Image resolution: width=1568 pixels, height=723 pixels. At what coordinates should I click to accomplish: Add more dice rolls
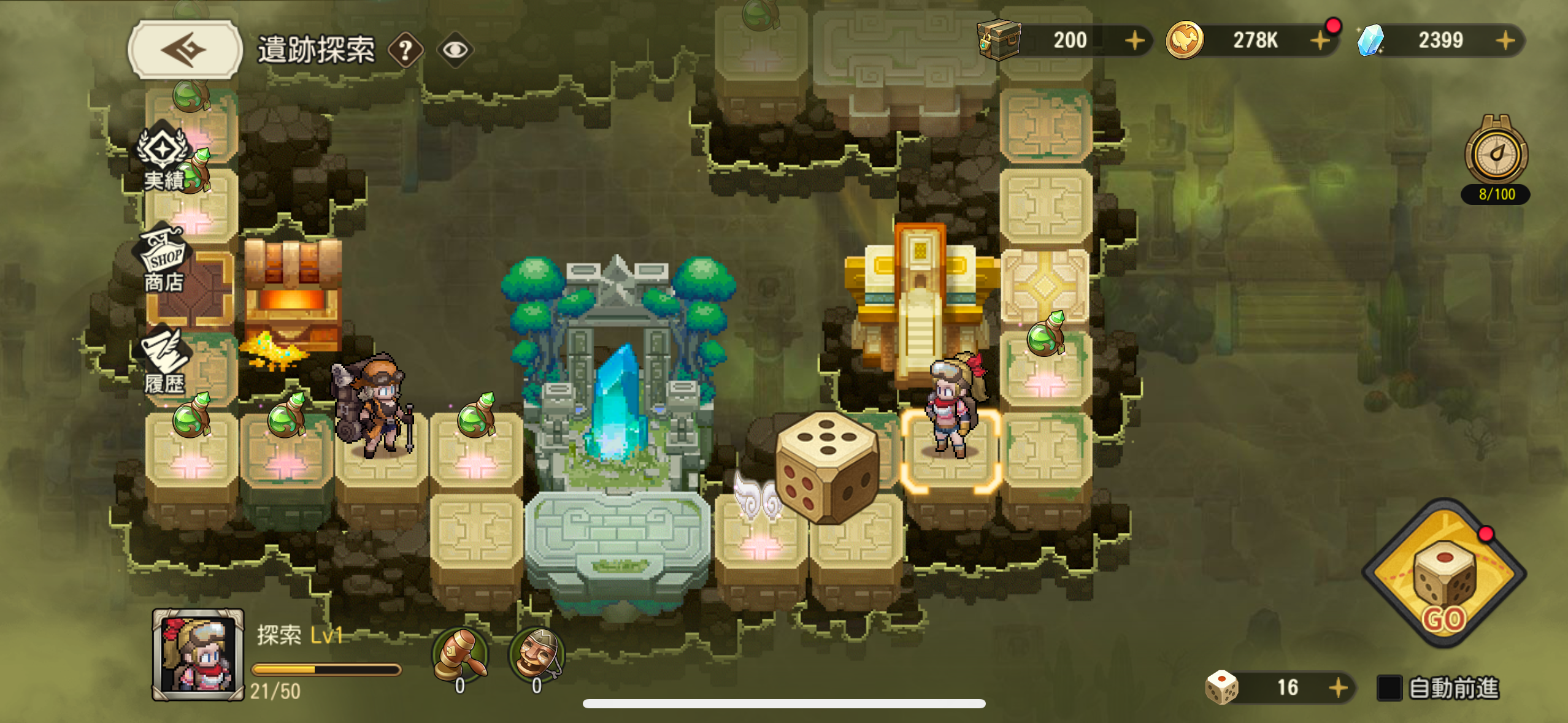point(1339,687)
